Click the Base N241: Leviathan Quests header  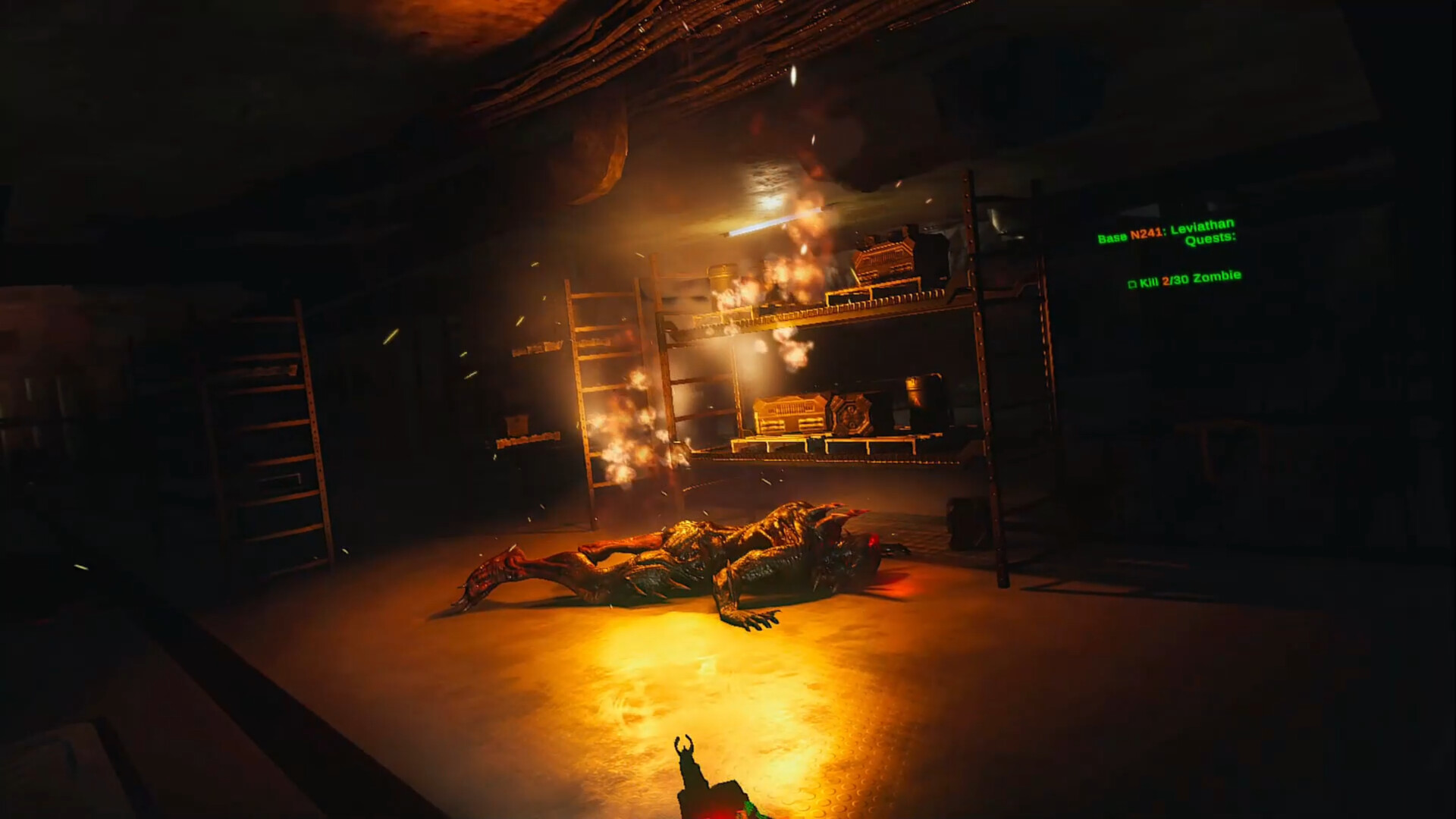pos(1168,232)
